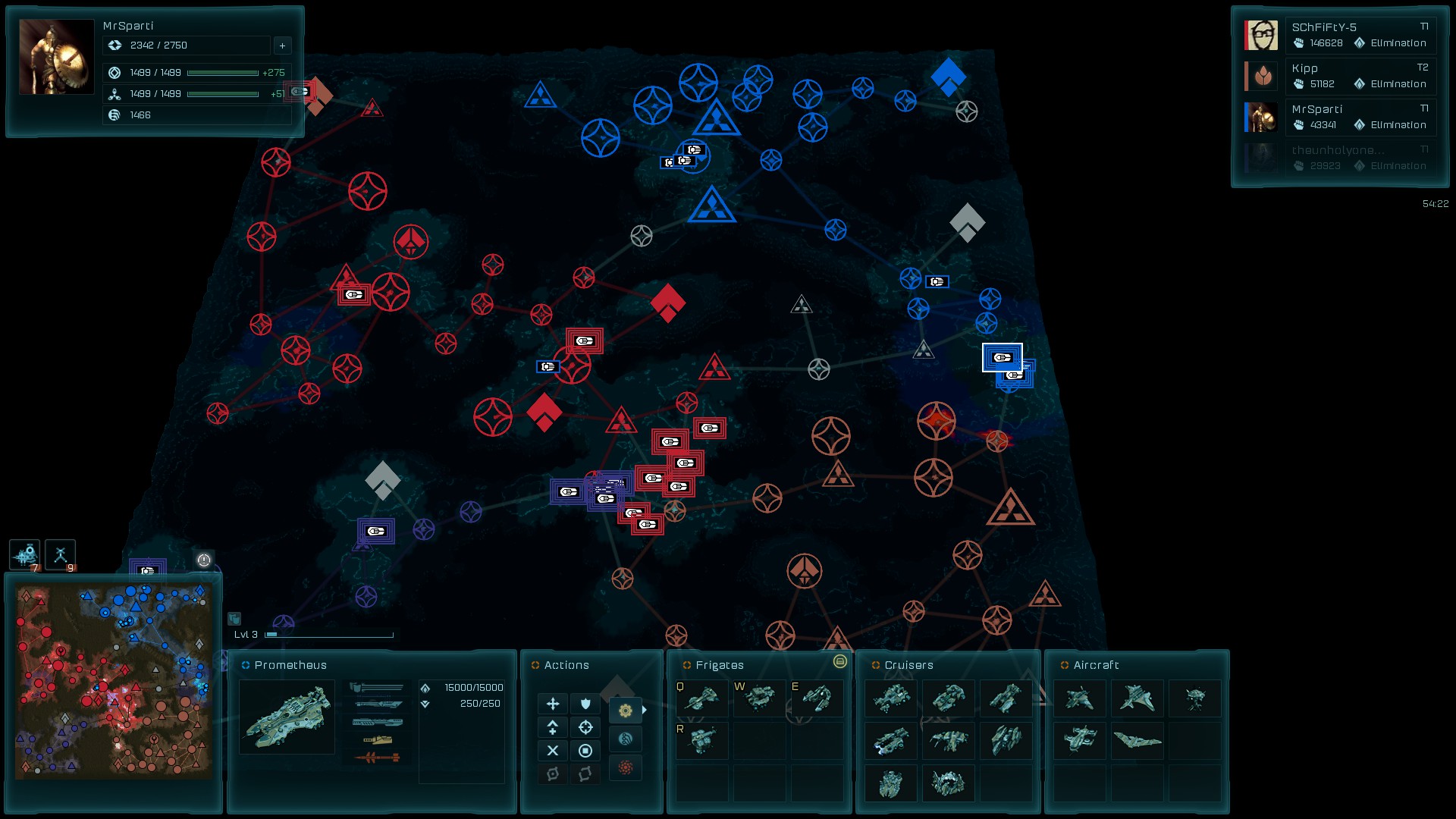Select the Attack-Move action icon
The width and height of the screenshot is (1456, 819).
click(553, 727)
